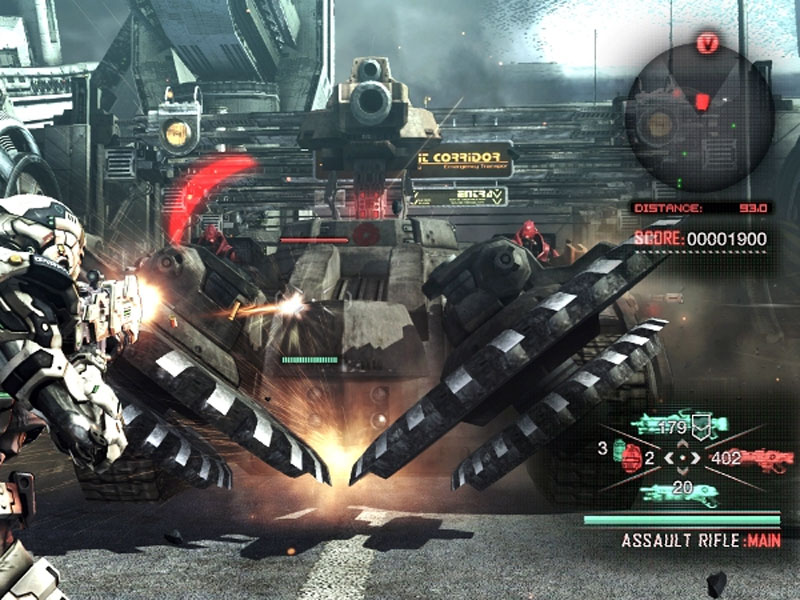
Task: Click the center of the weapon selector cross
Action: coord(683,459)
